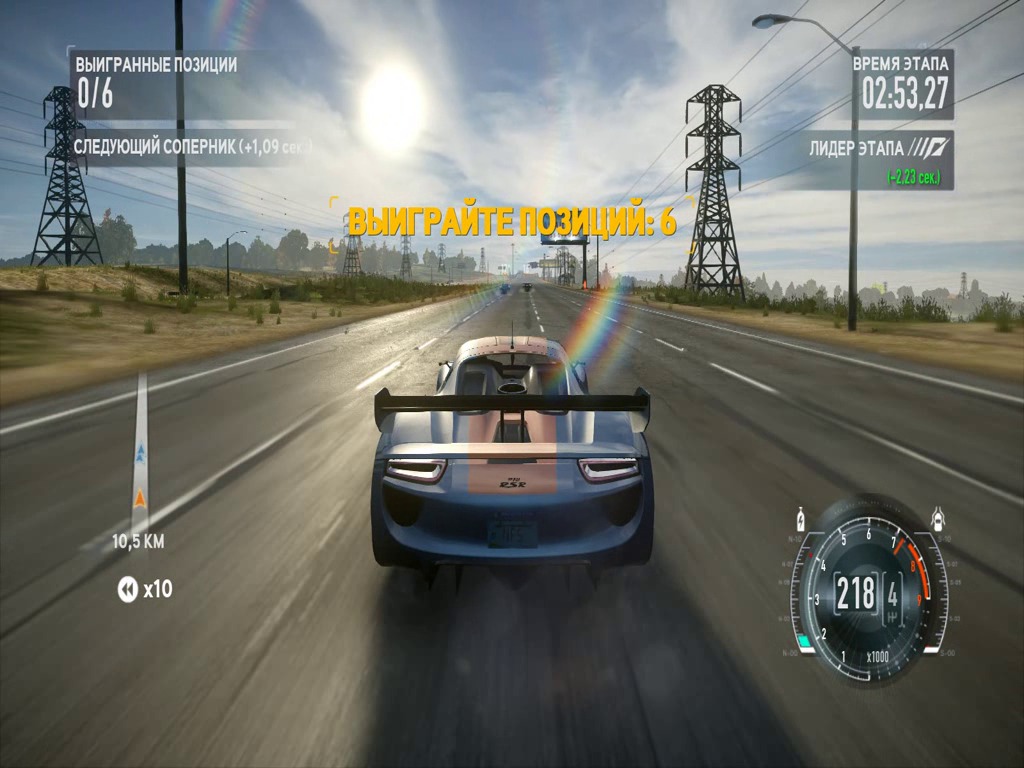Open the "Лидер этапа" stage leader panel
This screenshot has height=768, width=1024.
click(x=881, y=160)
